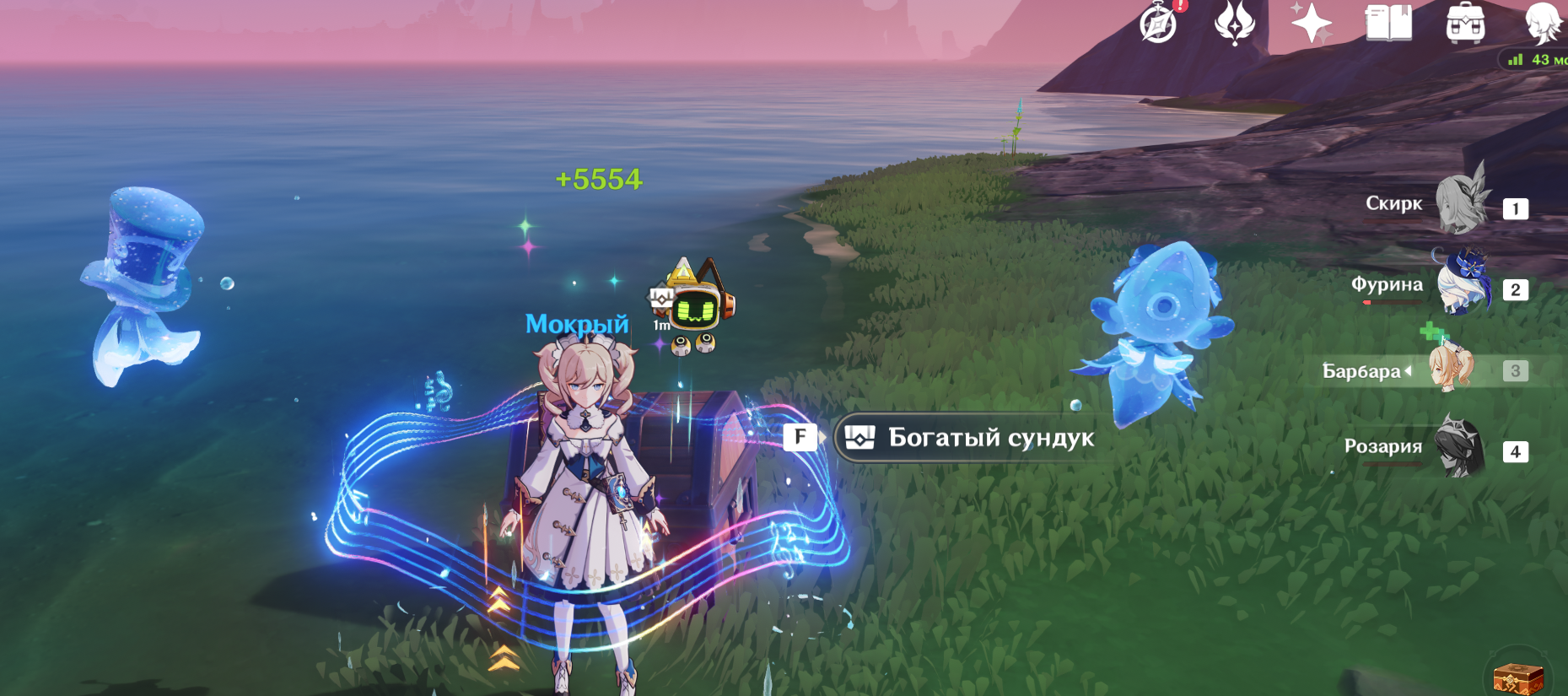The width and height of the screenshot is (1568, 696).
Task: Open the Paimon menu
Action: coord(1157,25)
